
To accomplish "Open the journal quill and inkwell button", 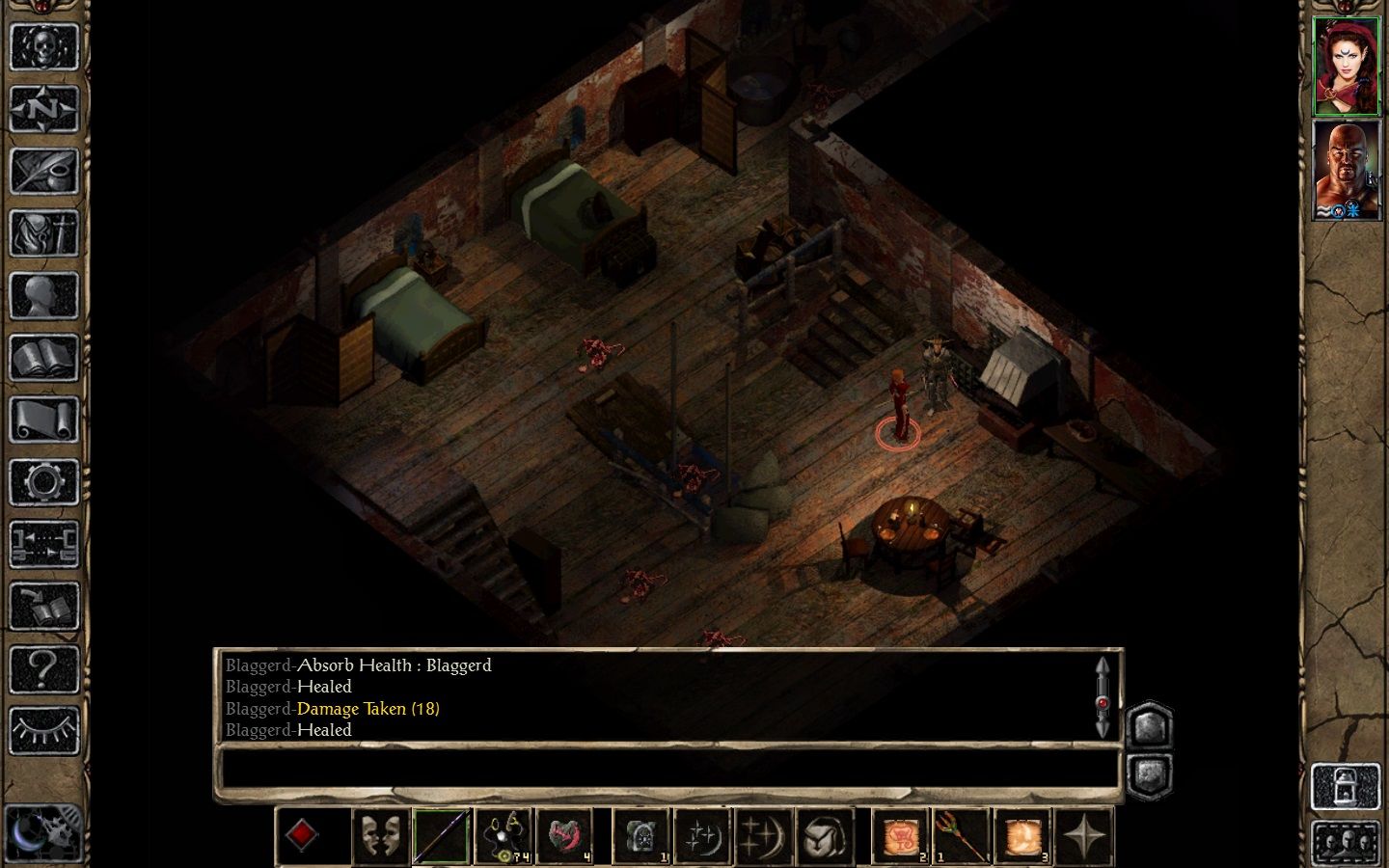I will click(43, 172).
